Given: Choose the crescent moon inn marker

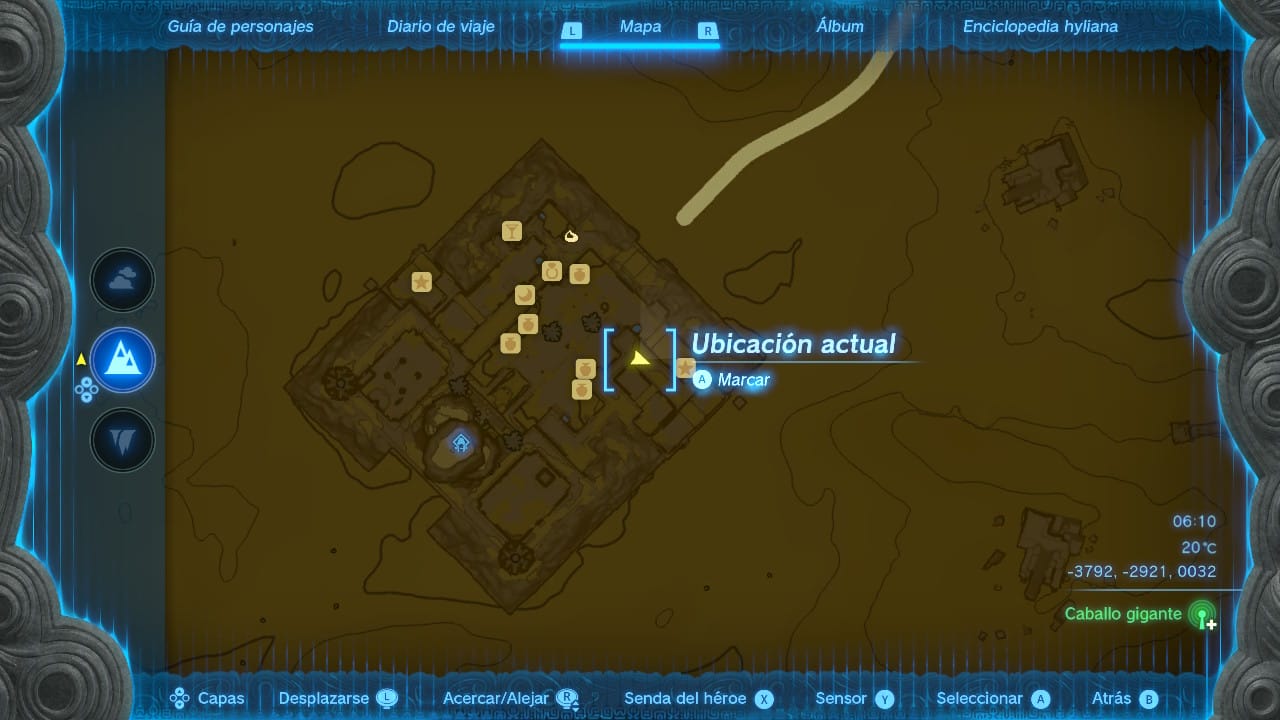Looking at the screenshot, I should click(525, 295).
